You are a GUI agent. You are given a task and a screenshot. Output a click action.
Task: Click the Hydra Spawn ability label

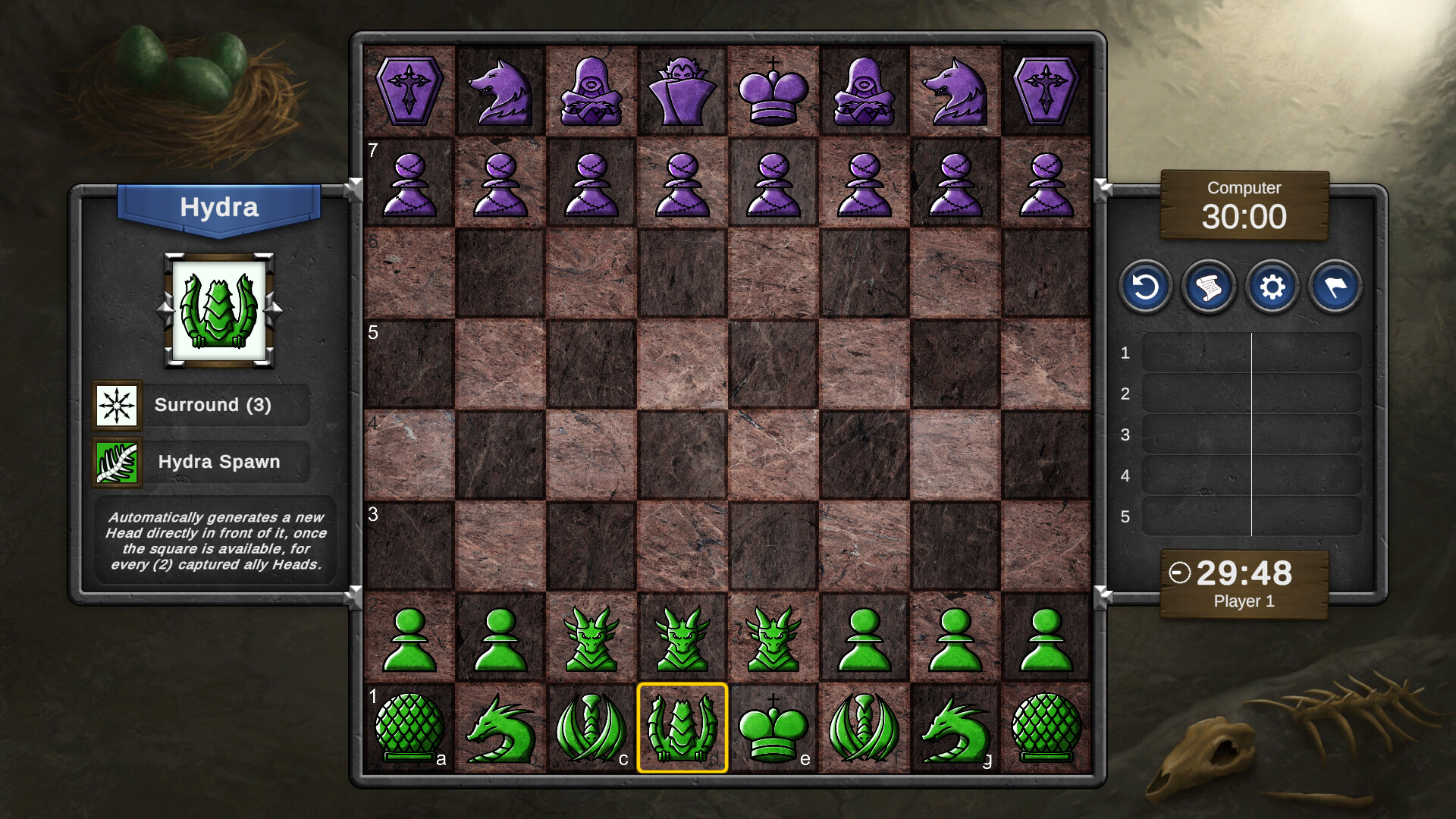click(x=220, y=462)
